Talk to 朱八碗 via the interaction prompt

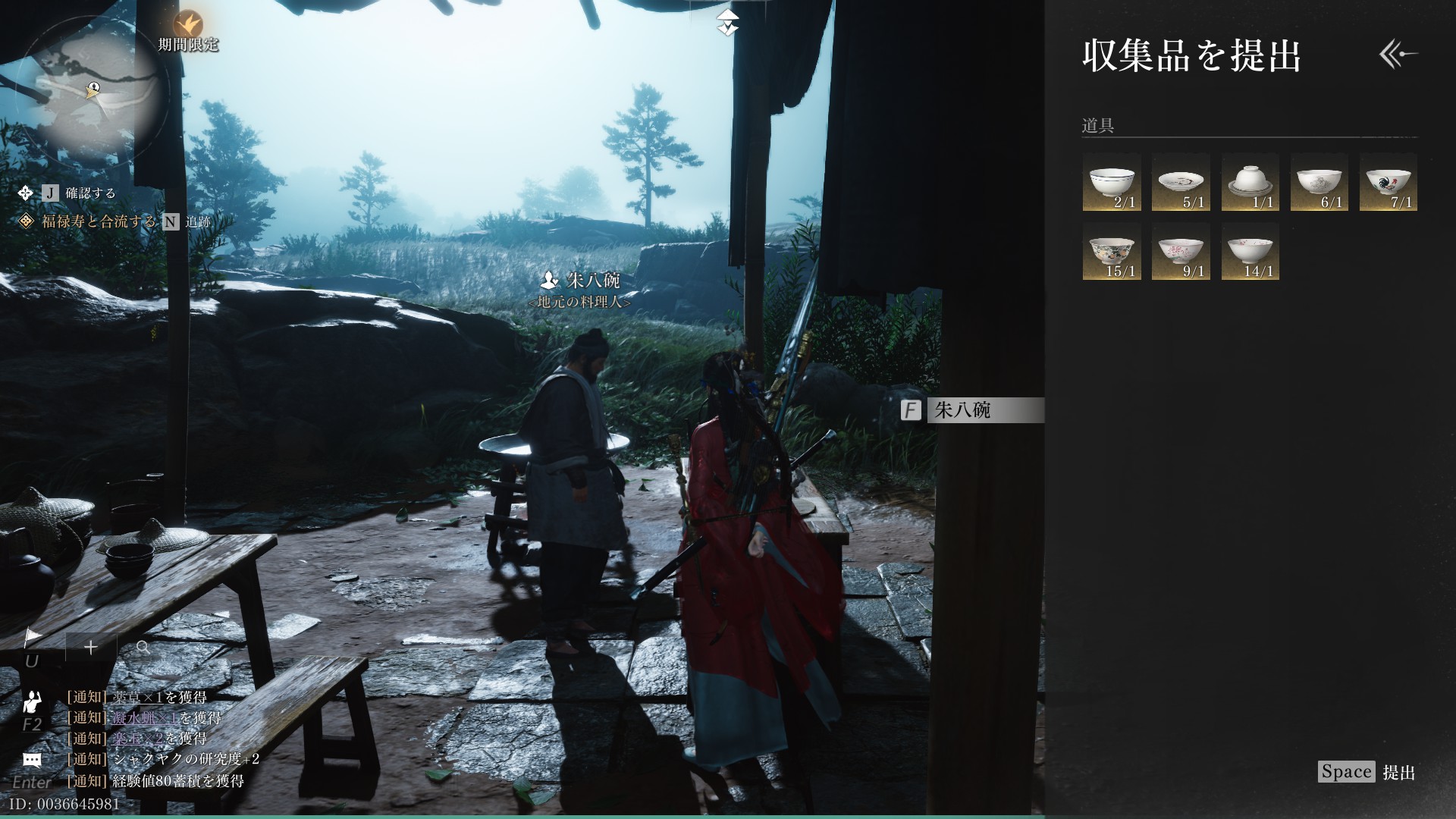(x=972, y=410)
